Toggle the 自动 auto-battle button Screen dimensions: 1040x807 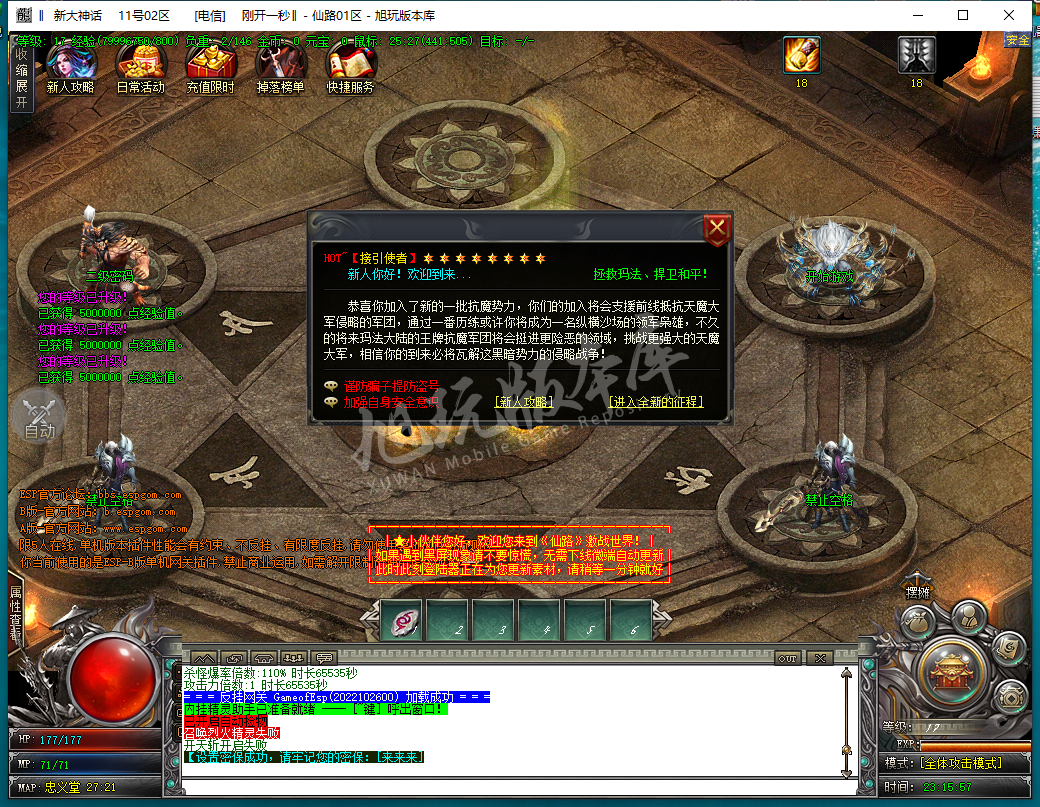[39, 416]
